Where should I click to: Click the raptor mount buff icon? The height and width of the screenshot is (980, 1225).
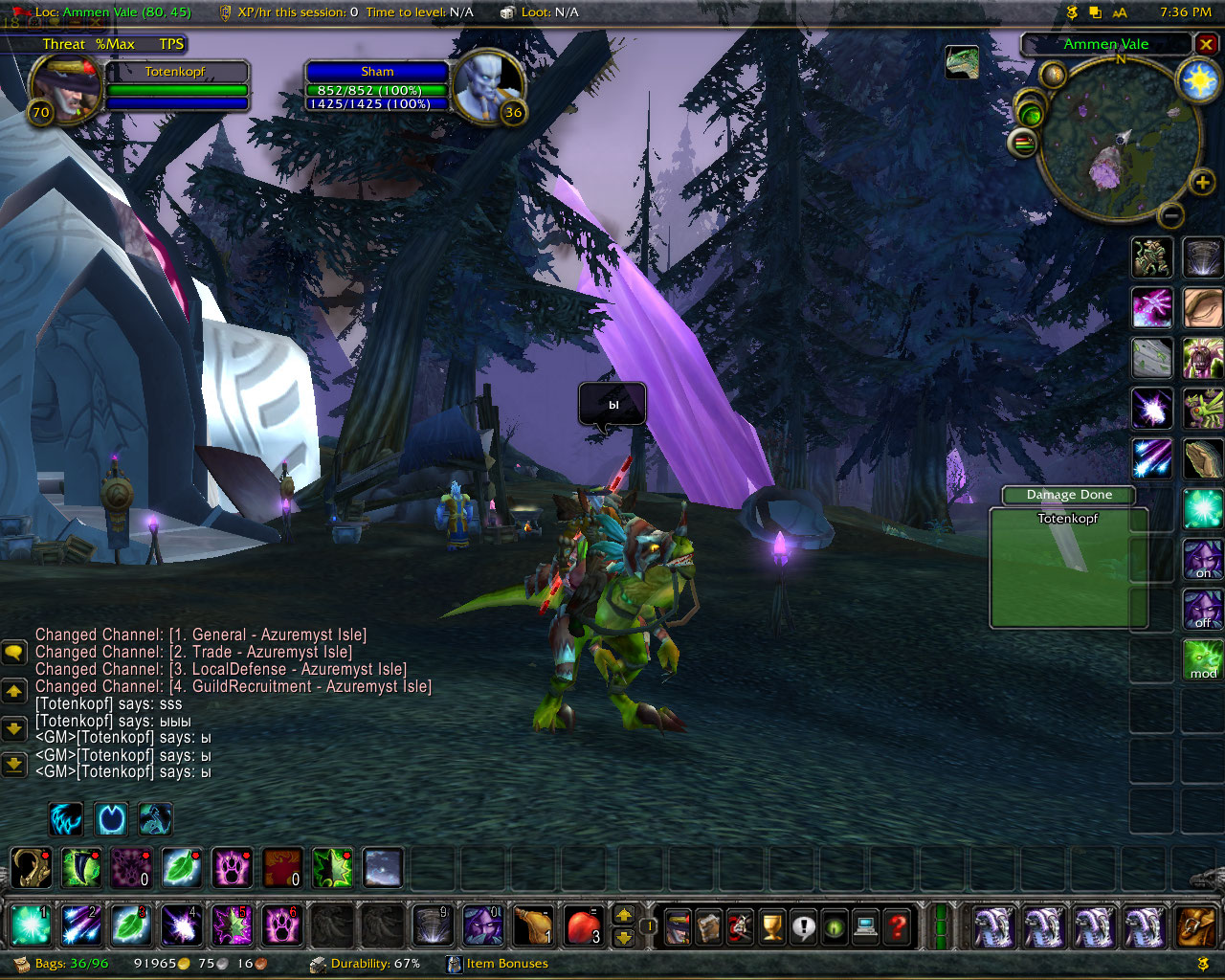point(962,62)
